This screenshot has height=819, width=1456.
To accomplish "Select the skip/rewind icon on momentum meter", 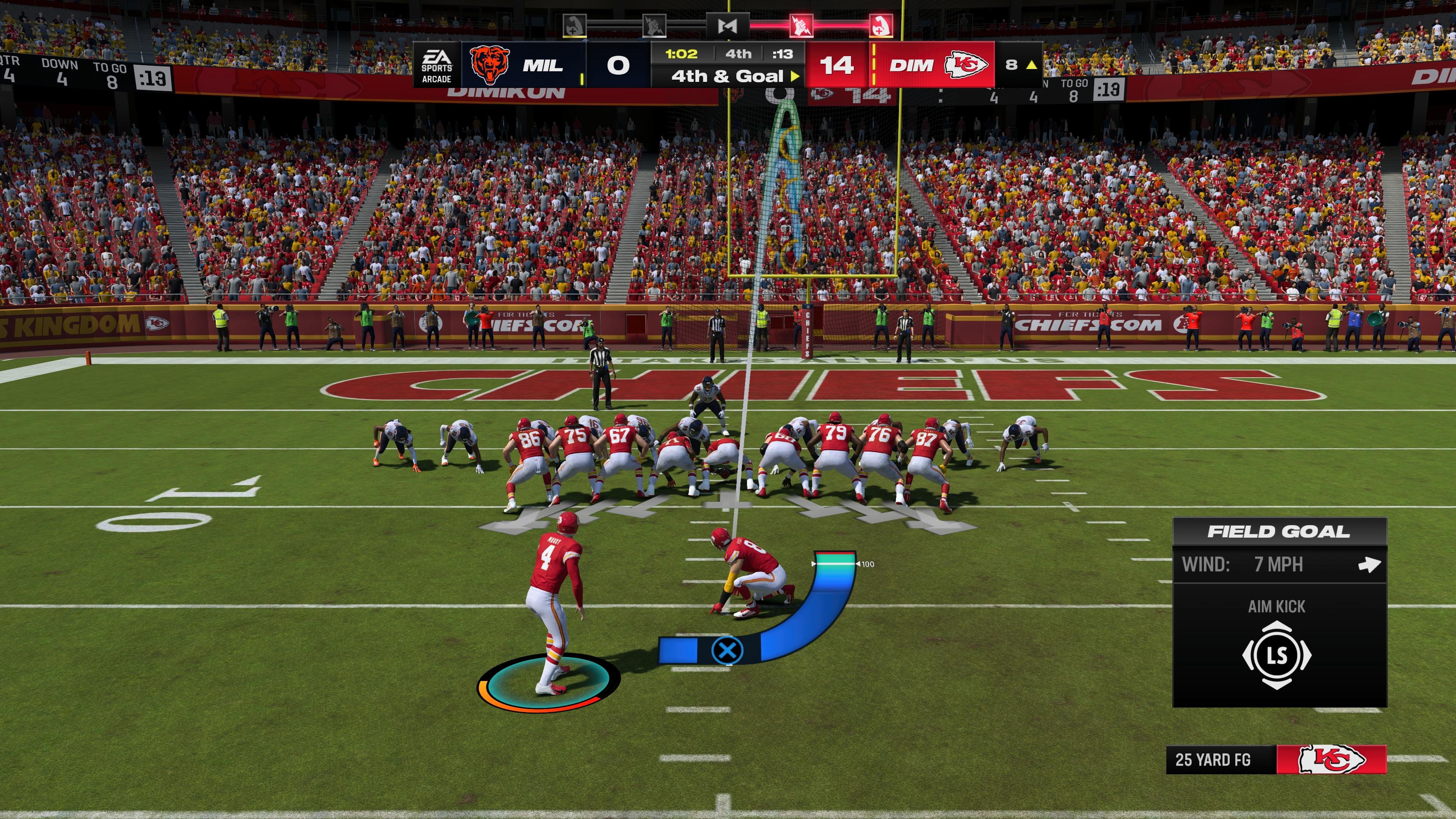I will pos(728,26).
